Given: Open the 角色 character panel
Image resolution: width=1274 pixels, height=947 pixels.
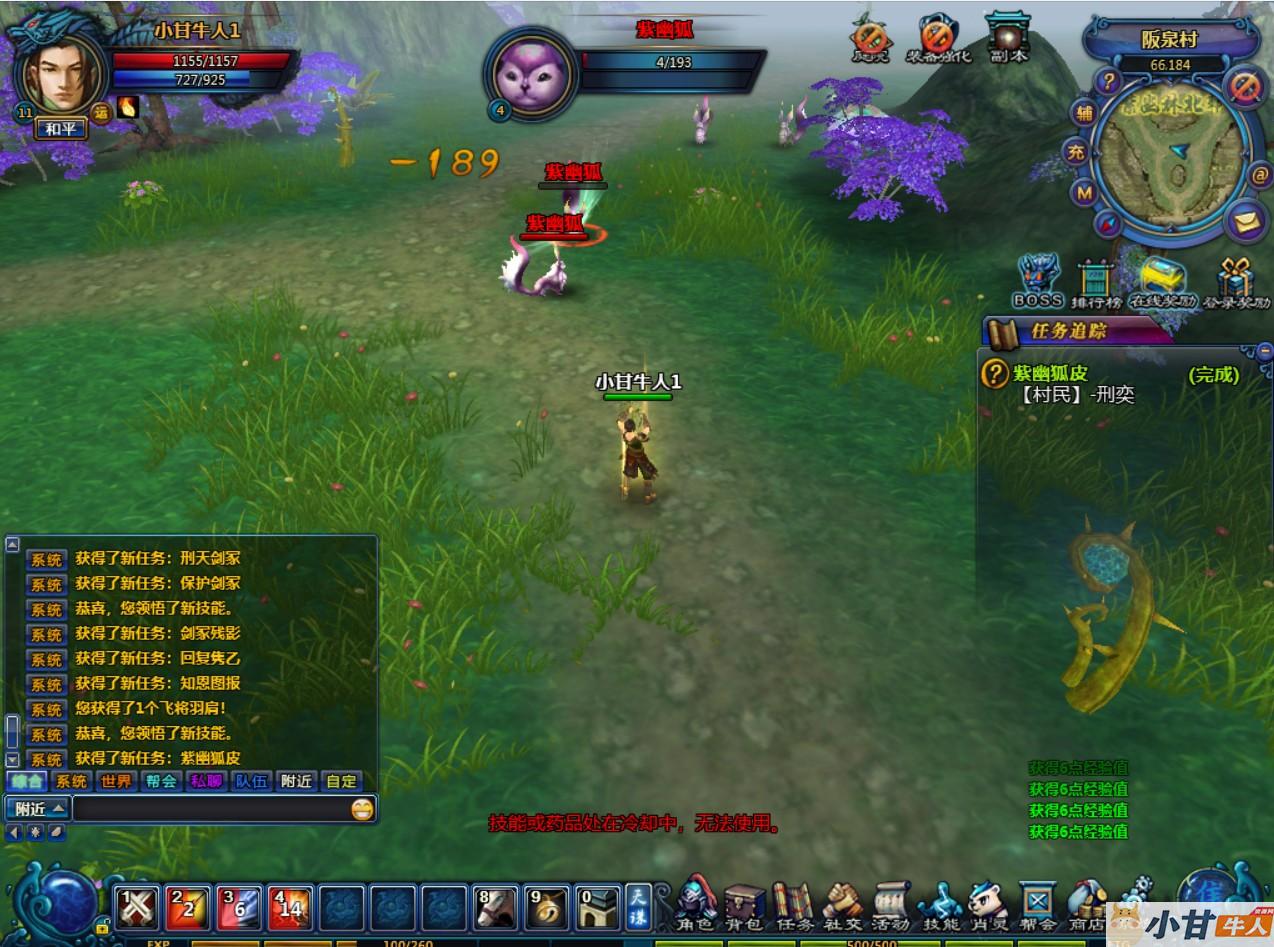Looking at the screenshot, I should (x=695, y=903).
